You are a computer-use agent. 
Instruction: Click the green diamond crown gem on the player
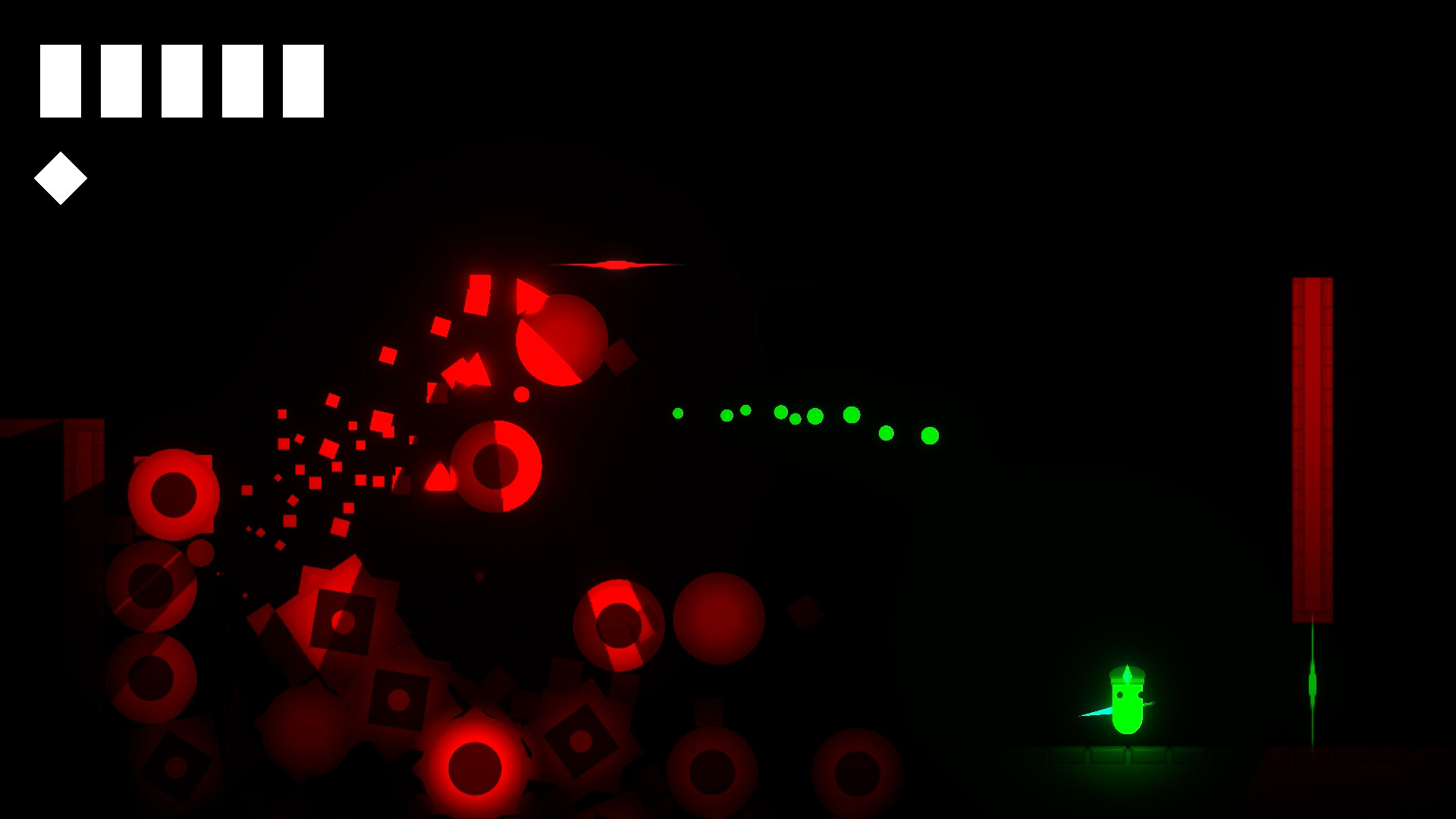[1129, 673]
